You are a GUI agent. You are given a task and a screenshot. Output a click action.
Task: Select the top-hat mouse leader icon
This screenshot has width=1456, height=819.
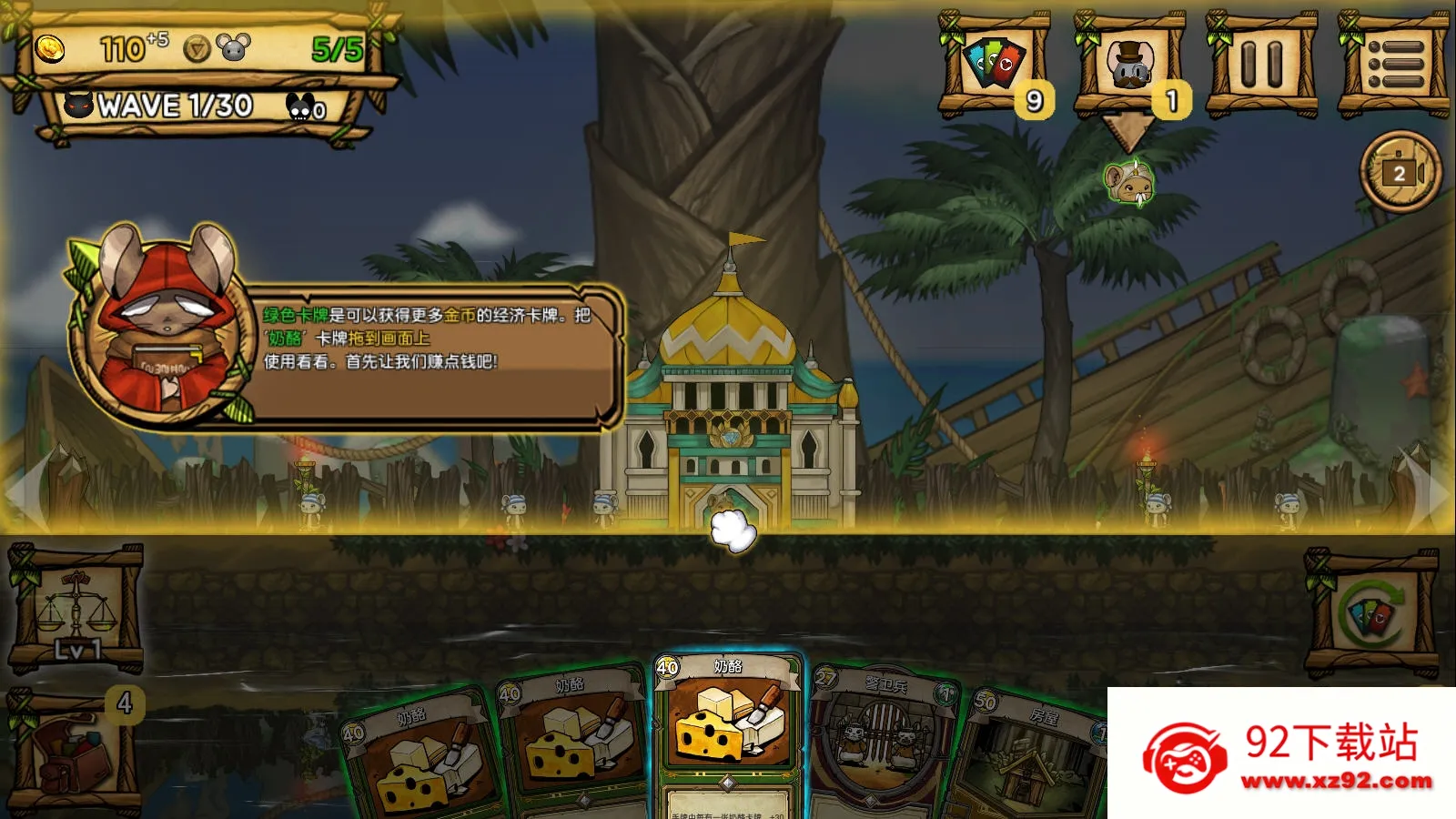[x=1129, y=64]
